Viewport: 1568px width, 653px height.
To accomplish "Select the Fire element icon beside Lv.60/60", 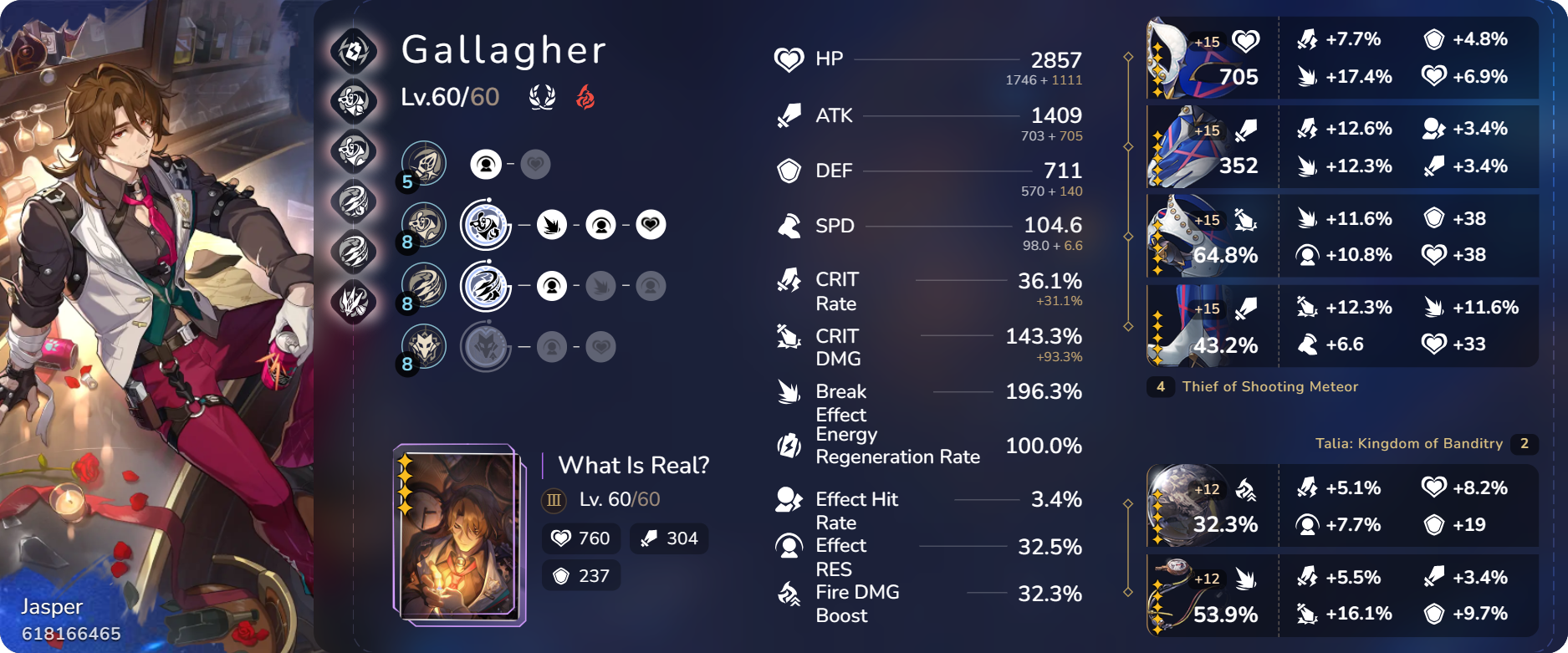I will click(585, 95).
